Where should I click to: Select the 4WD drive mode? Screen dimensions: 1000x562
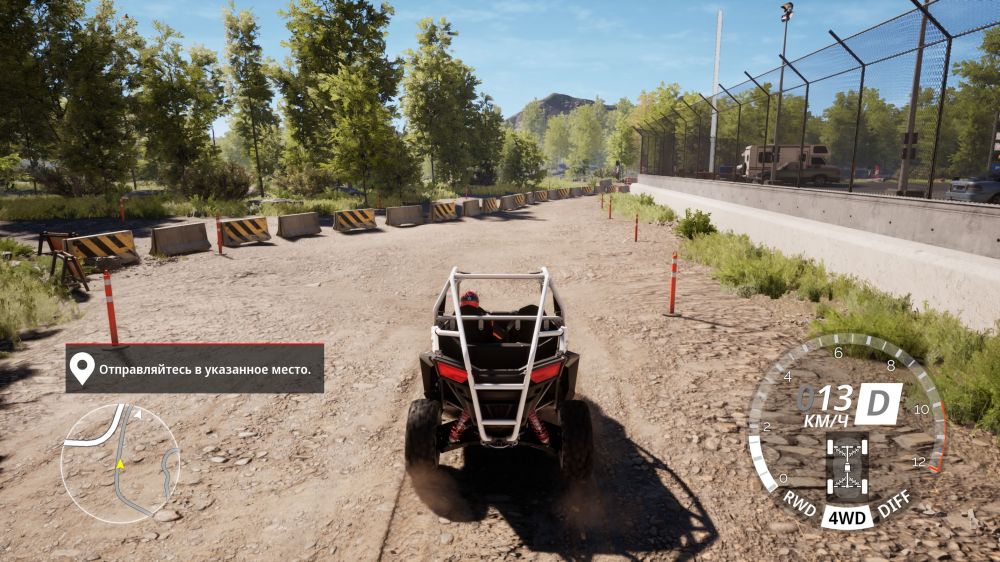(x=846, y=518)
